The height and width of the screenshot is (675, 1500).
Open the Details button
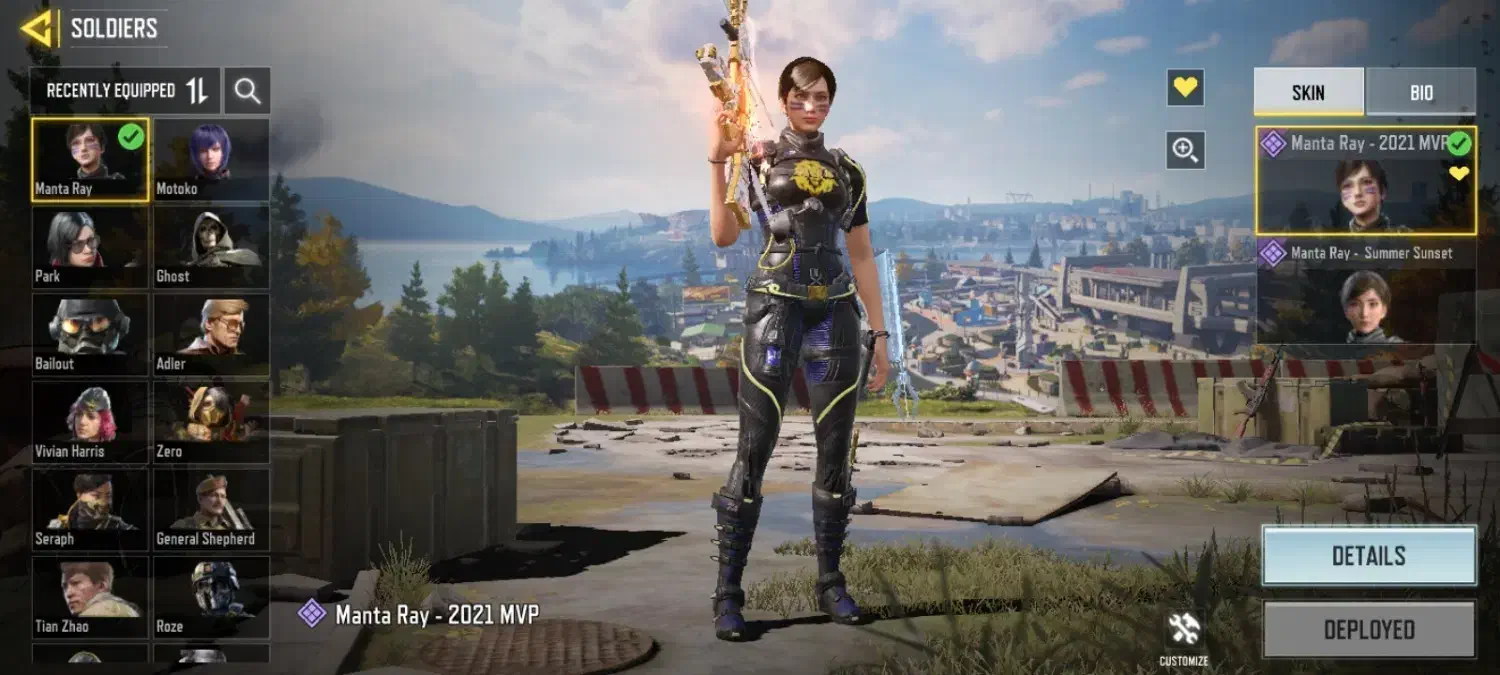coord(1368,556)
